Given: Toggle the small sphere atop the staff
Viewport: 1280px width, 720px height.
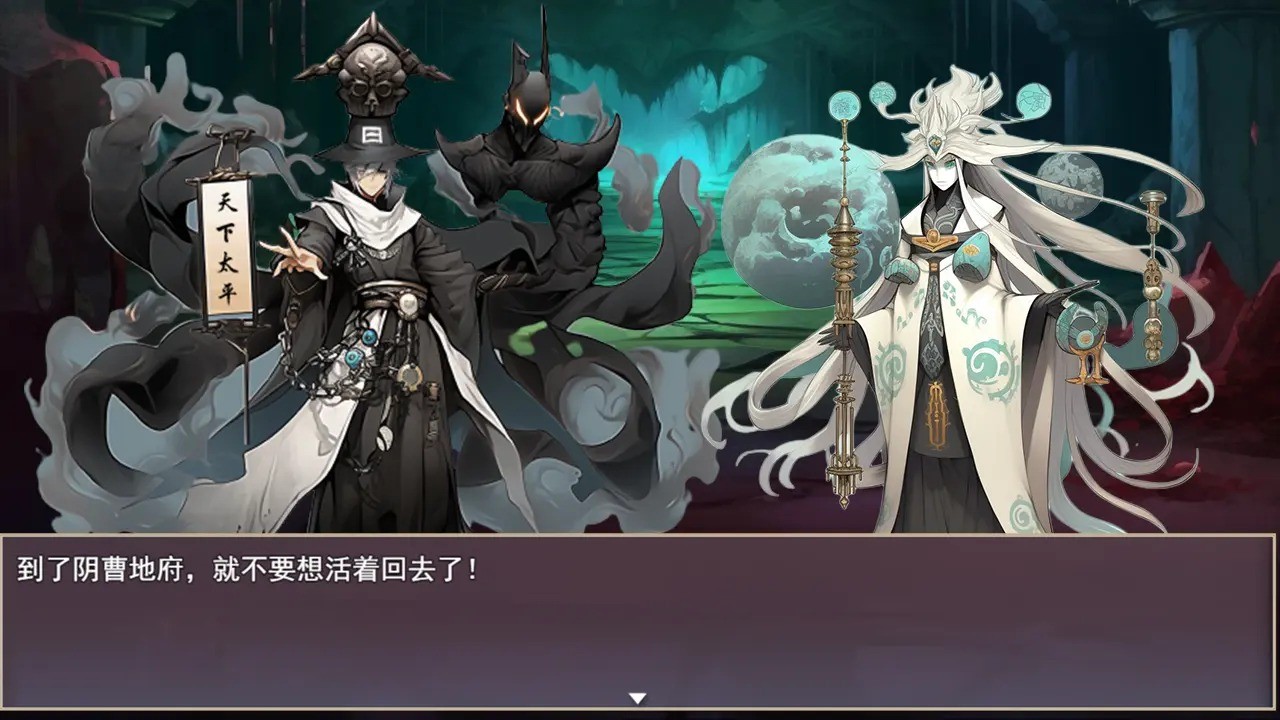Looking at the screenshot, I should click(x=844, y=103).
